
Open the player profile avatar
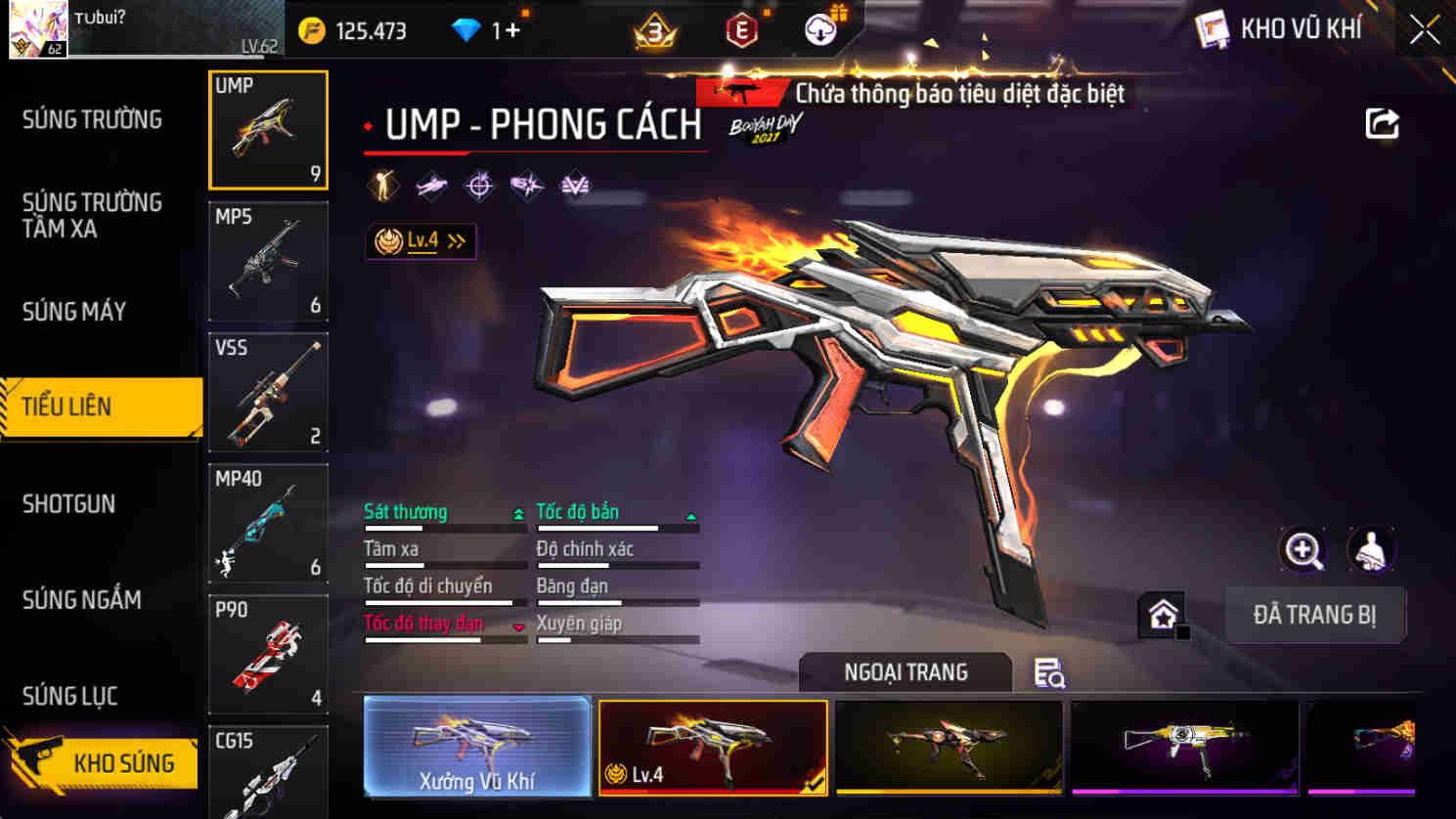39,29
